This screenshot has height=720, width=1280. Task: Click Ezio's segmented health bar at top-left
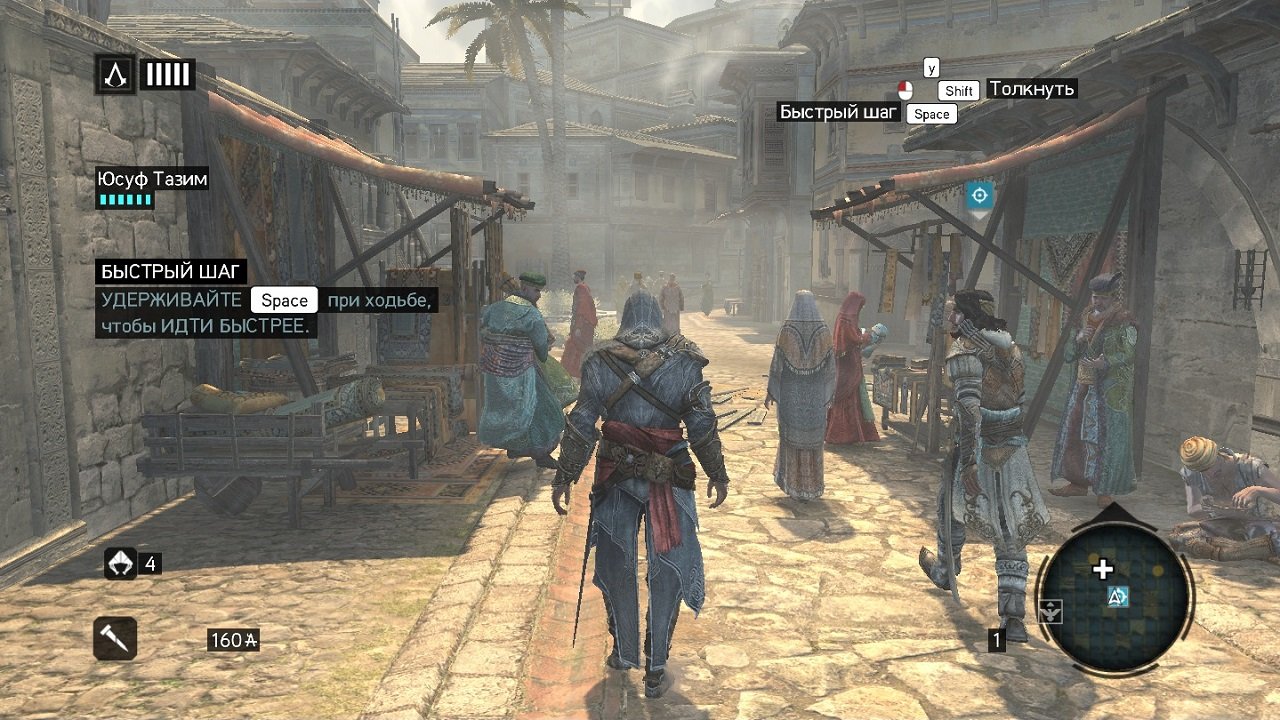pos(168,72)
